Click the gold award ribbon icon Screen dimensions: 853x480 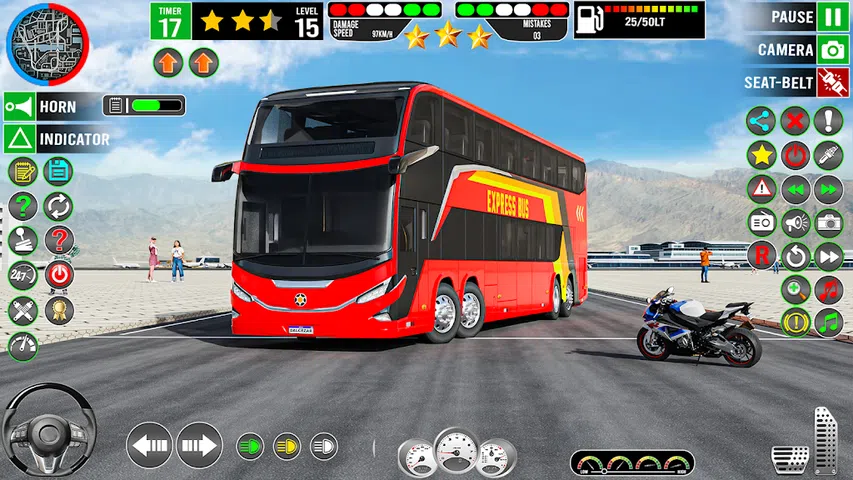pyautogui.click(x=58, y=309)
